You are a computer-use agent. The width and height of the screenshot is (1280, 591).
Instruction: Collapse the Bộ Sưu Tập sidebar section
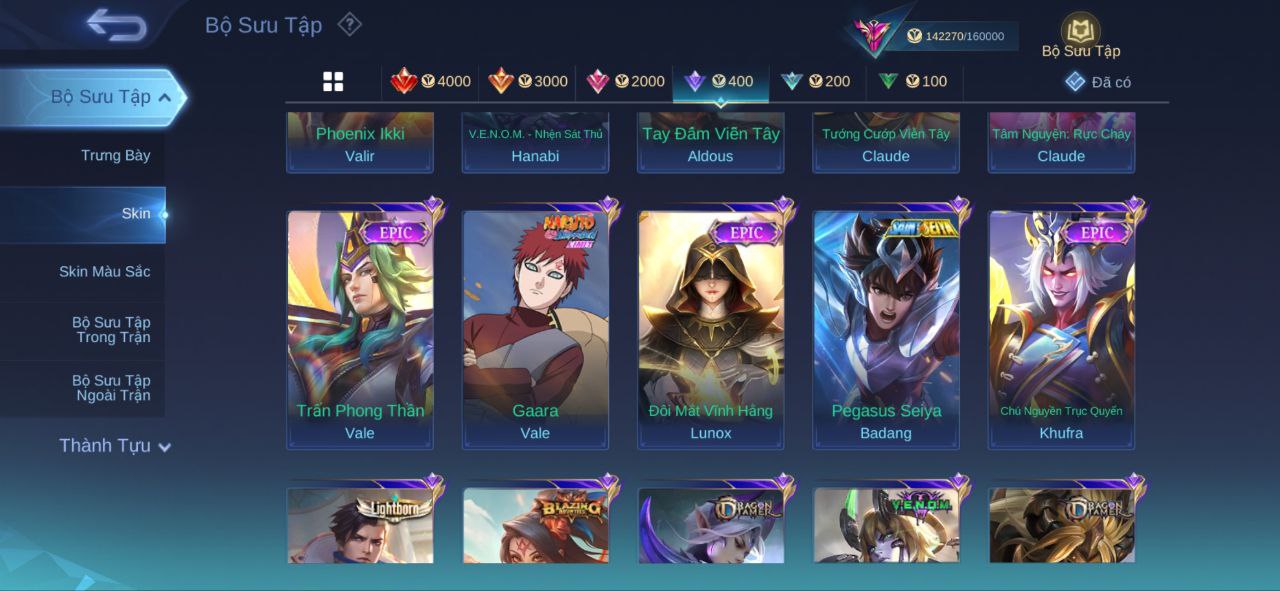[100, 97]
